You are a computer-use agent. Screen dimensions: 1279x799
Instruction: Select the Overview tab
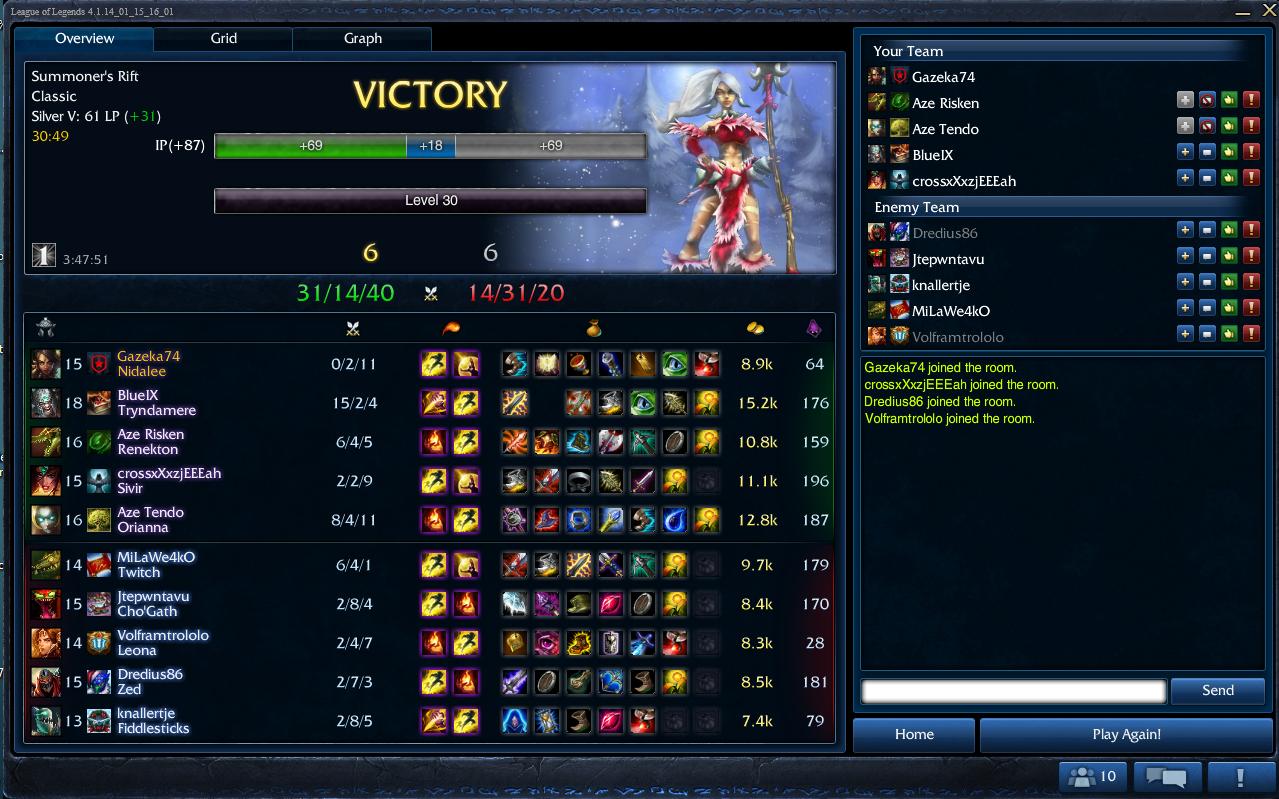pos(84,38)
